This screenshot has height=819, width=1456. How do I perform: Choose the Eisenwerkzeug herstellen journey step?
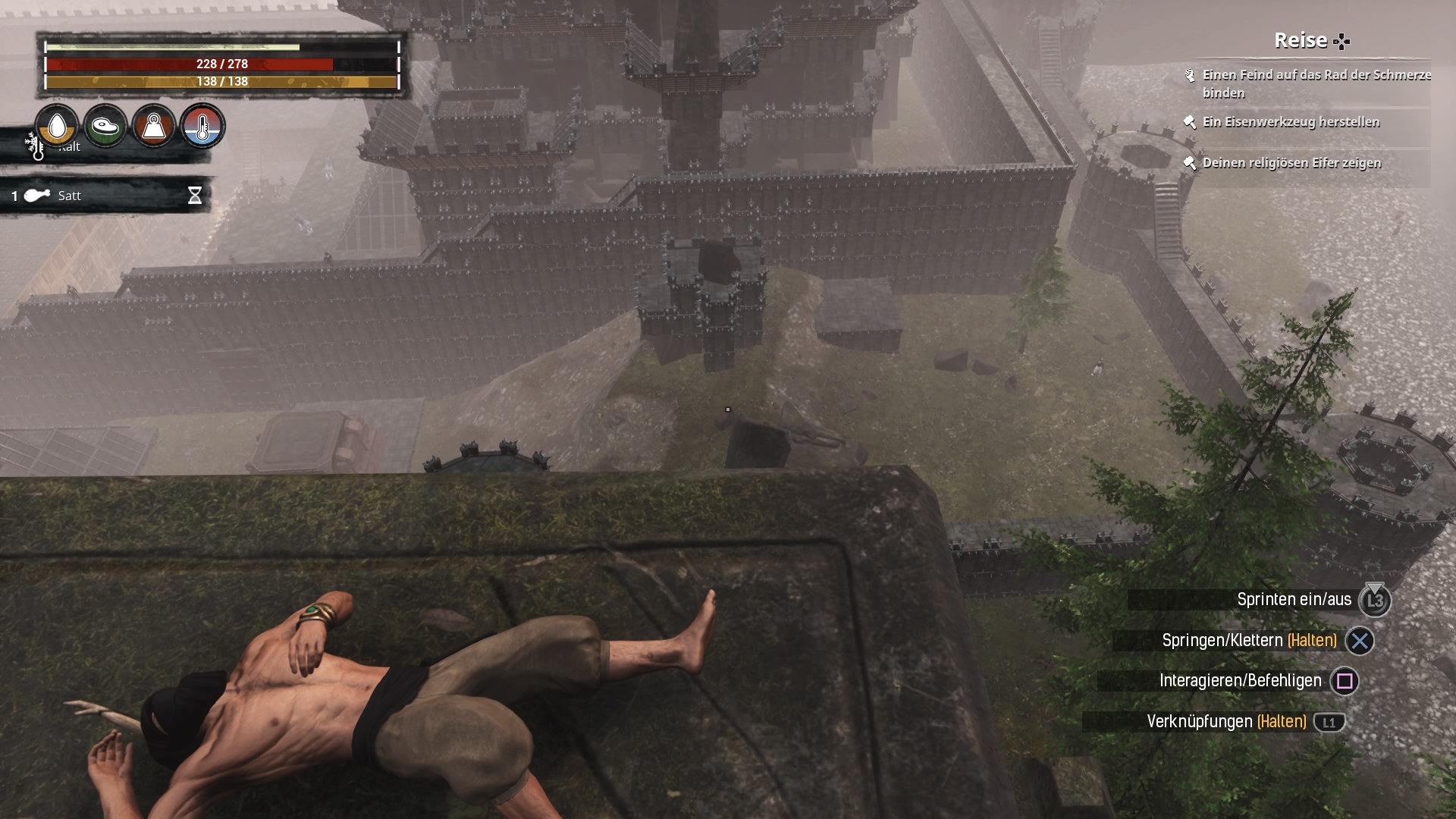click(1291, 122)
